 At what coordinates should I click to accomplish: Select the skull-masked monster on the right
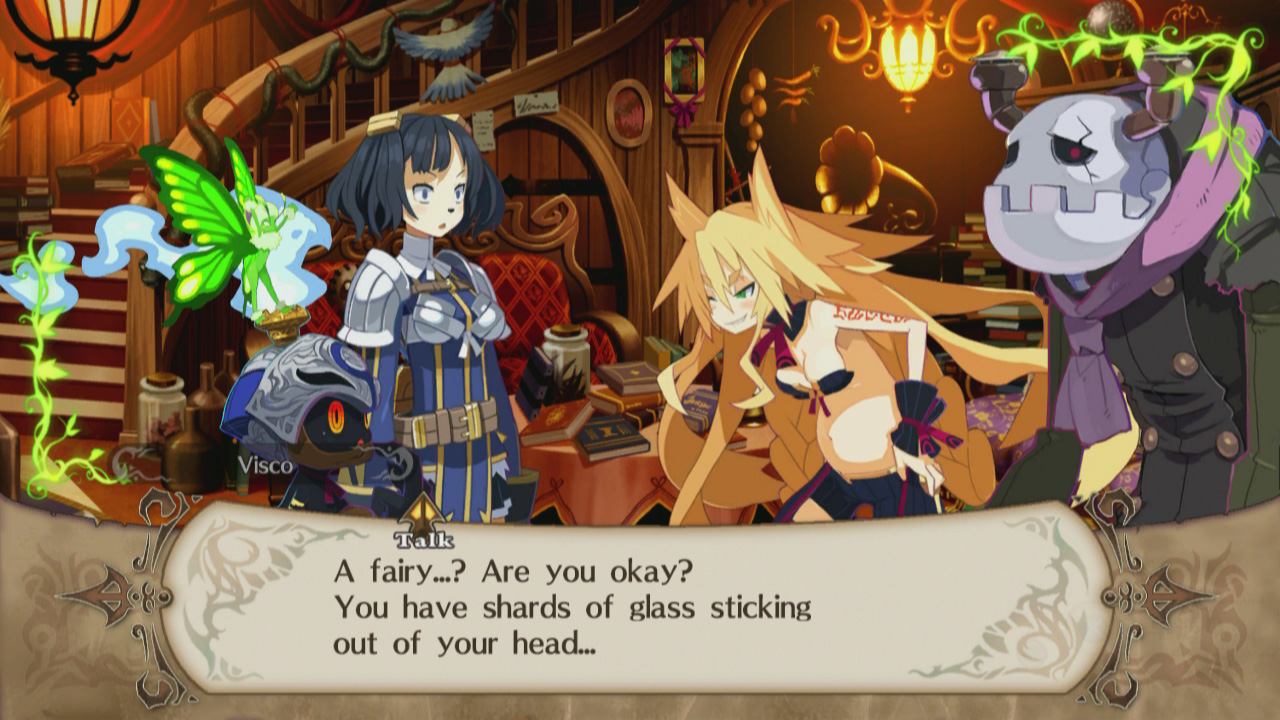click(x=1080, y=200)
